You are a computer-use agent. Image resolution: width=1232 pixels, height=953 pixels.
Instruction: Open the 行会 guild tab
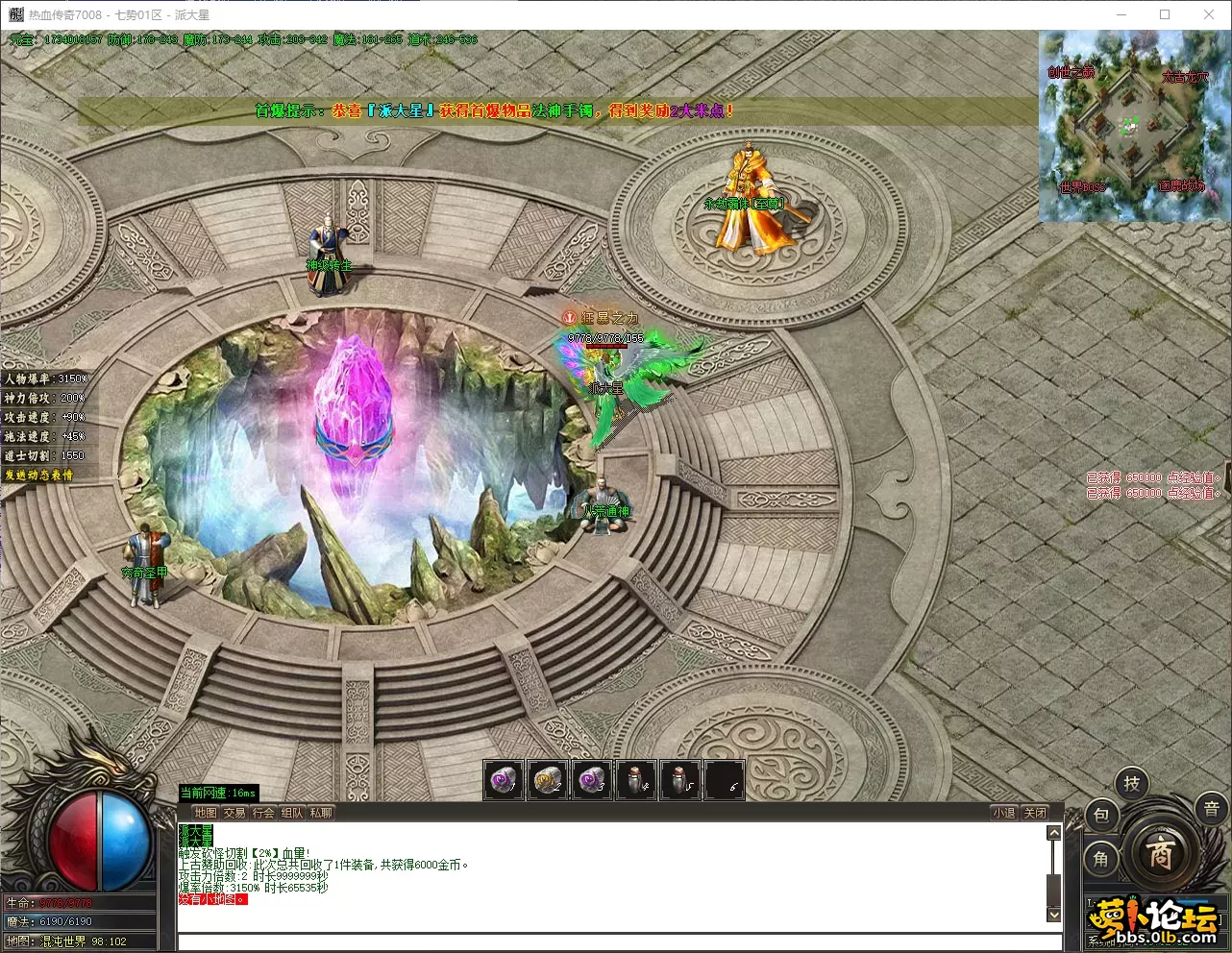point(263,813)
